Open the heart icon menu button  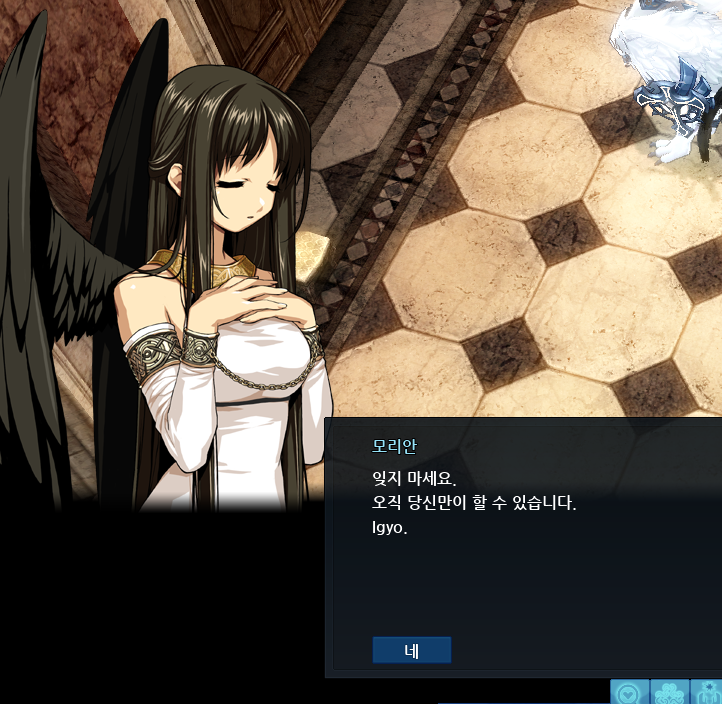pyautogui.click(x=630, y=692)
